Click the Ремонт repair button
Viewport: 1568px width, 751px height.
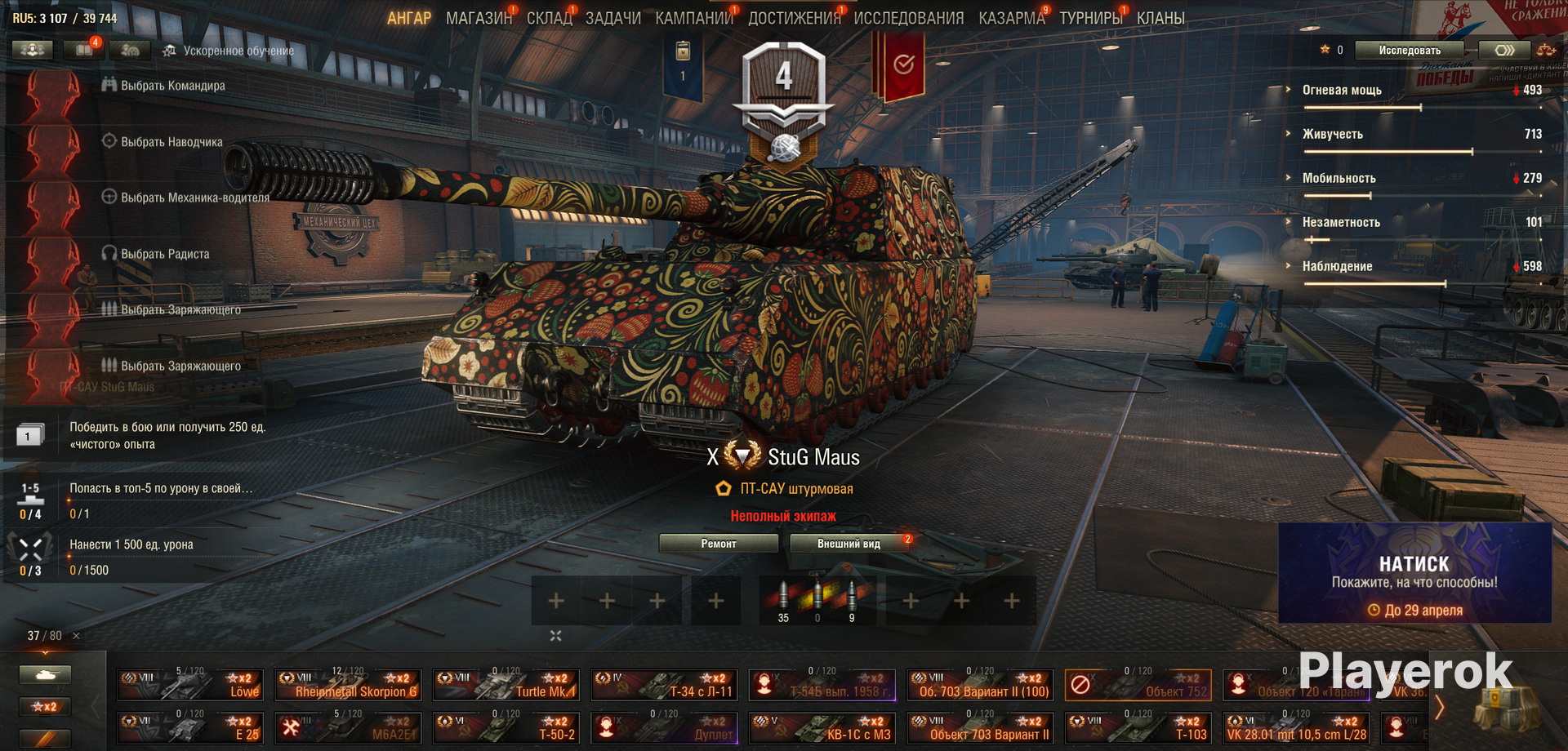(x=718, y=544)
